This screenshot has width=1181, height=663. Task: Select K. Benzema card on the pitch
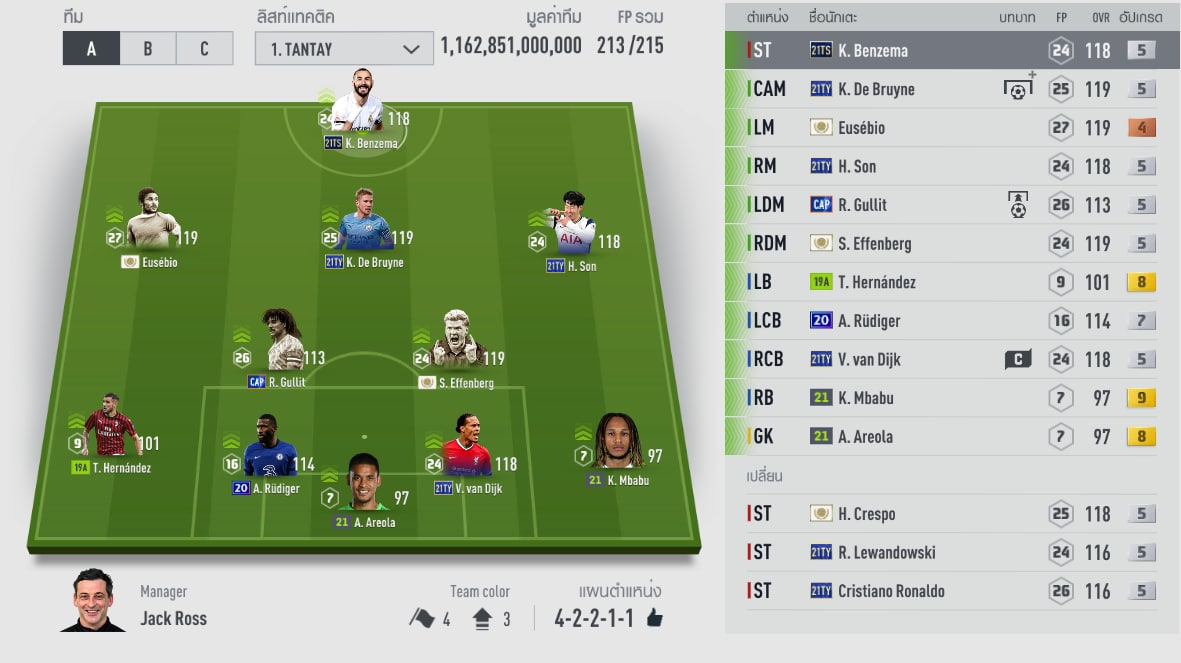pos(359,105)
